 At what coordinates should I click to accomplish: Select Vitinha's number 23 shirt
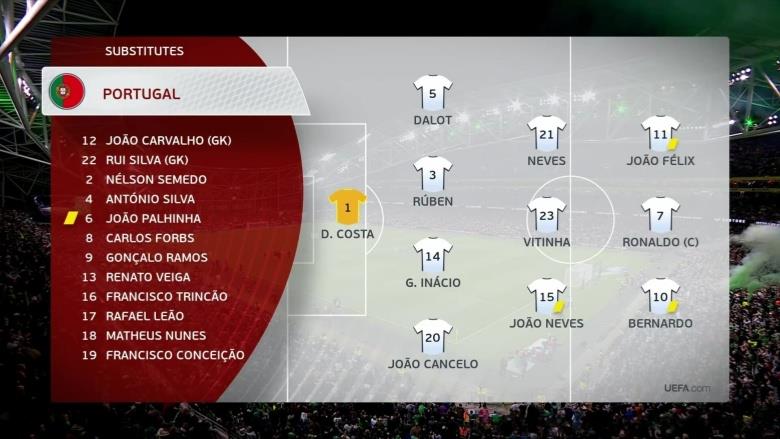(x=546, y=214)
